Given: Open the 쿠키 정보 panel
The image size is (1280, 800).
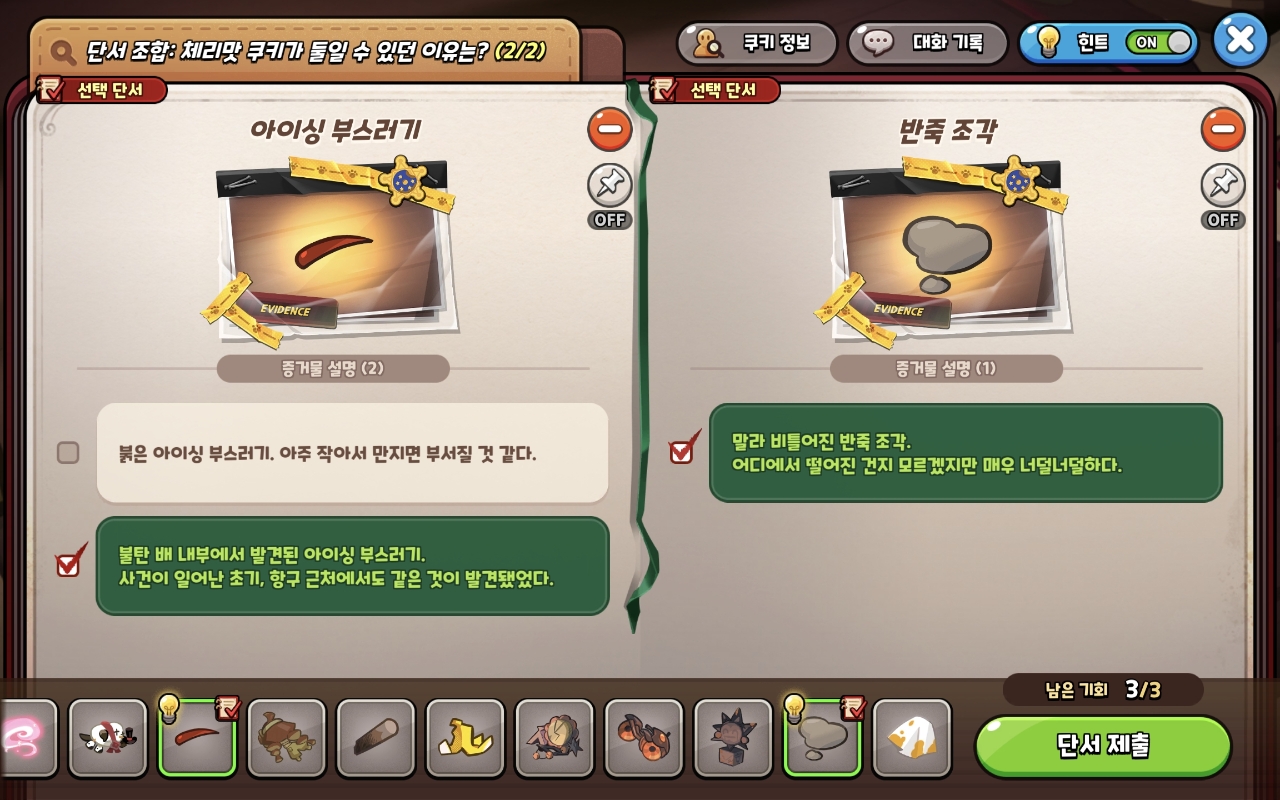Looking at the screenshot, I should click(x=757, y=43).
